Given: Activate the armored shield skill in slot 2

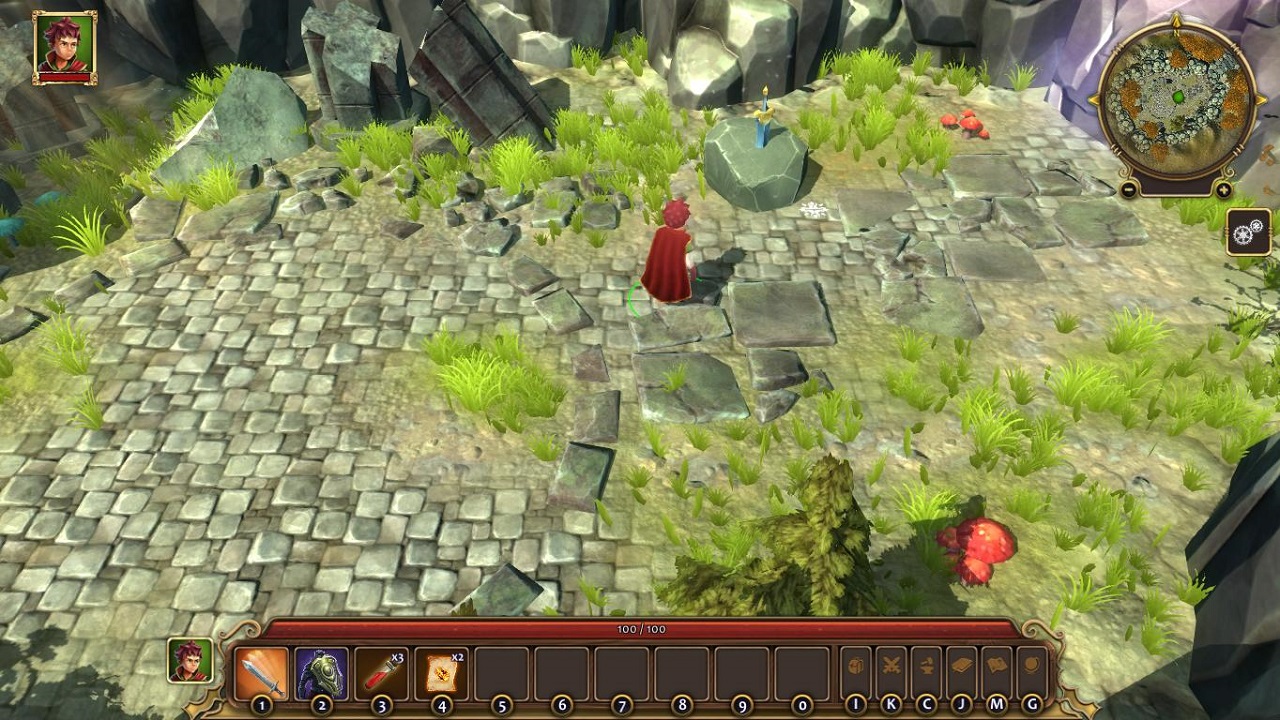Looking at the screenshot, I should [321, 673].
